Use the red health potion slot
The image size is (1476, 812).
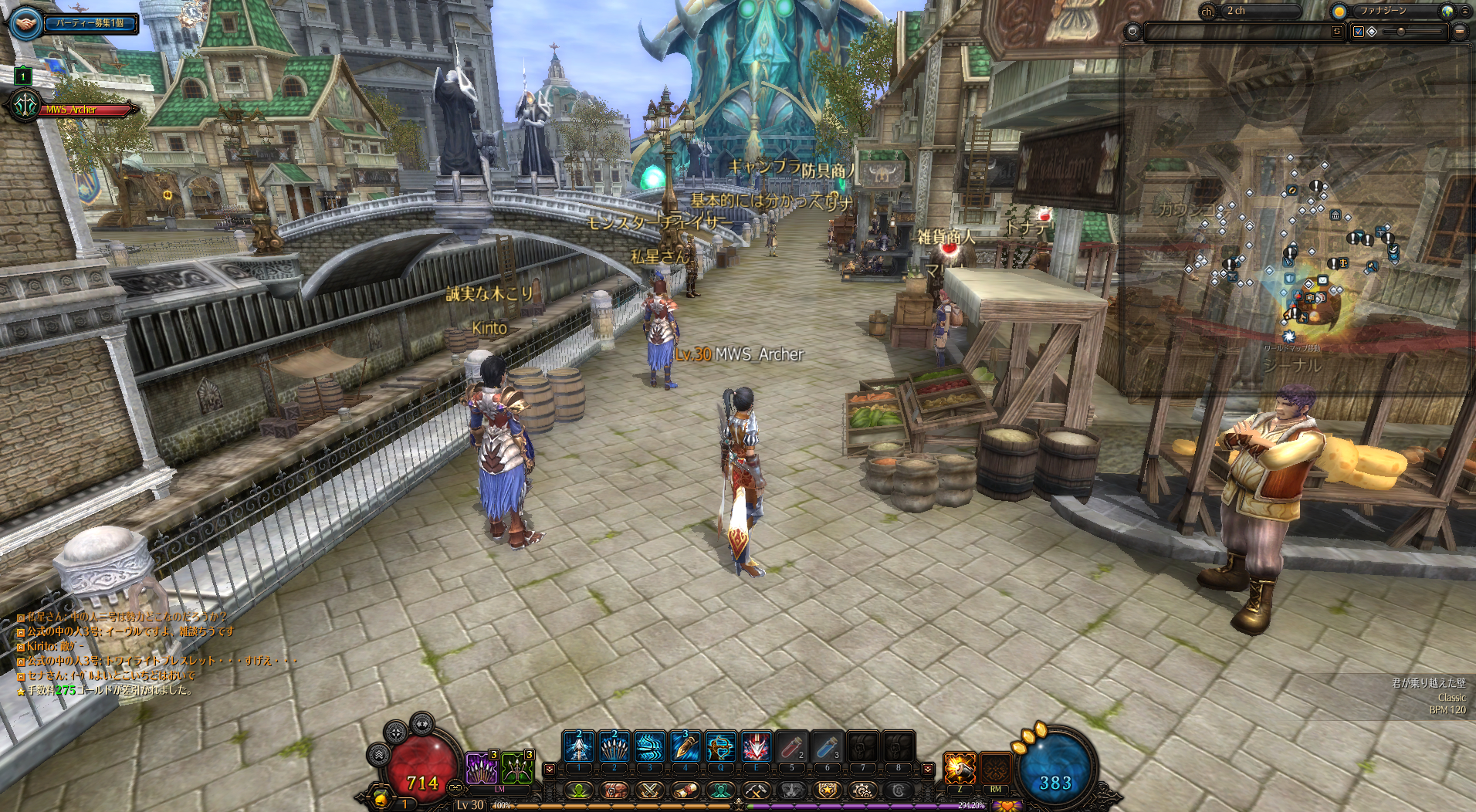click(791, 747)
